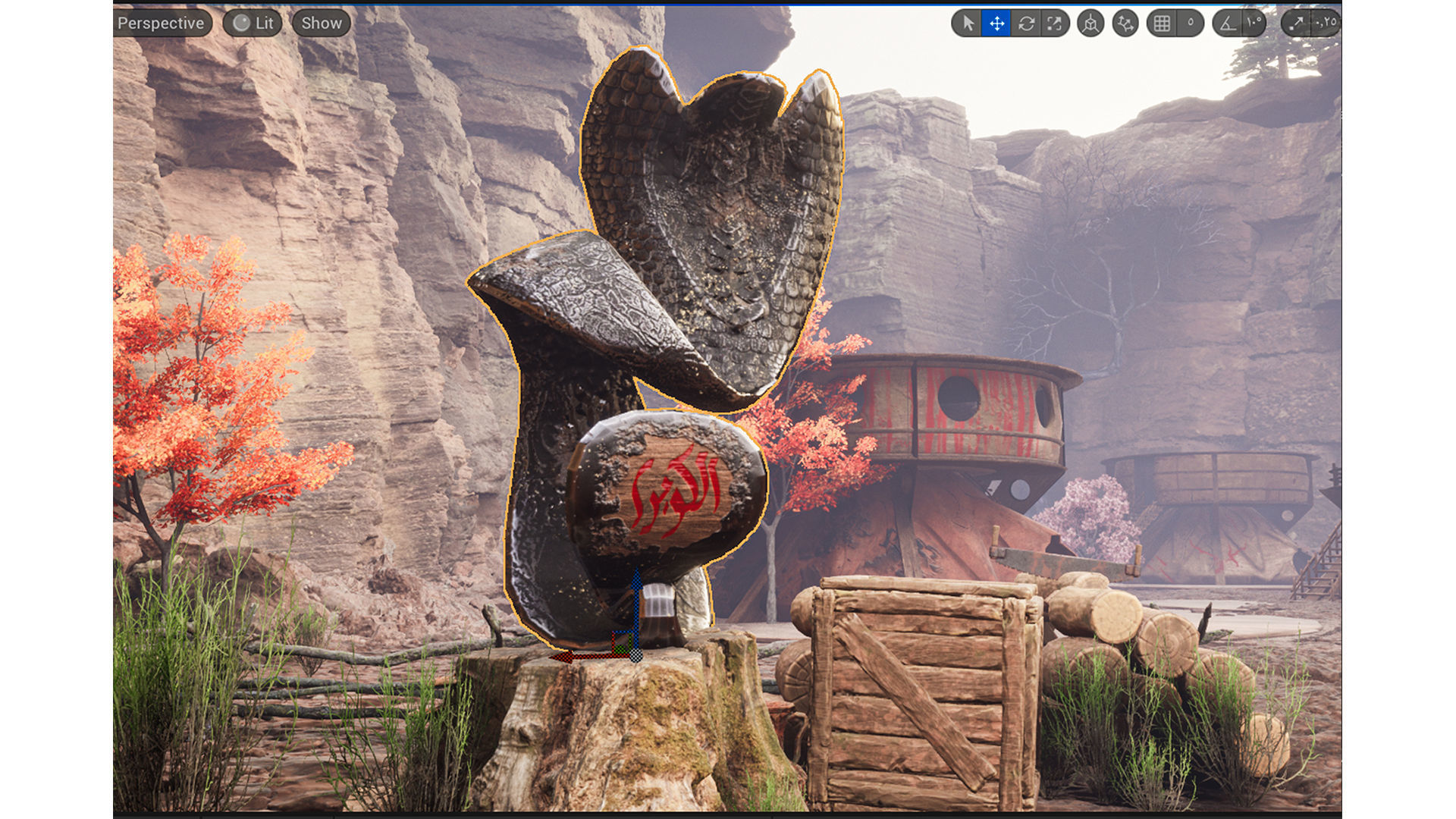Open the scale snap value dropdown

pyautogui.click(x=1326, y=24)
